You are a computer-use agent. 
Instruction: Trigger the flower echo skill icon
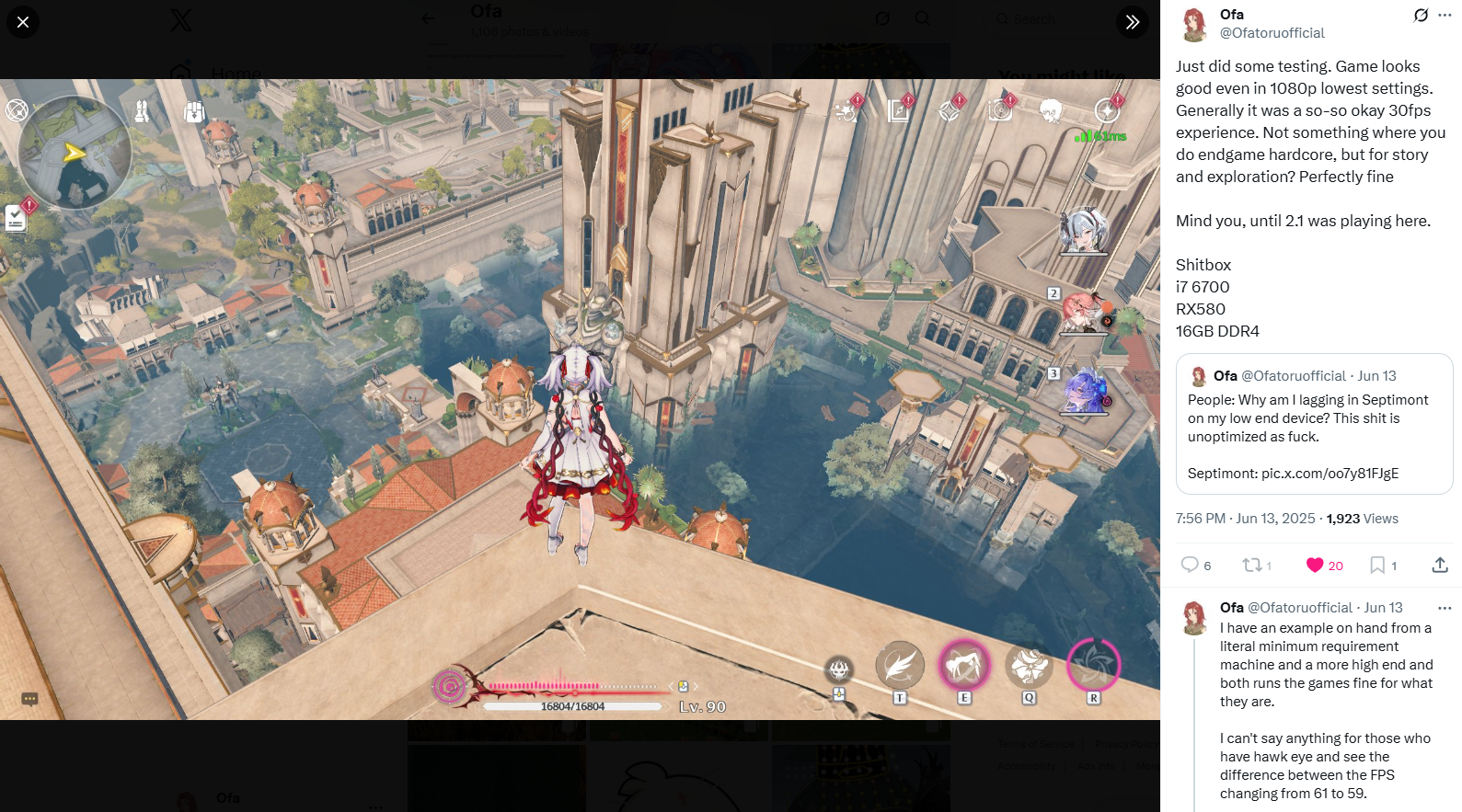point(1029,666)
